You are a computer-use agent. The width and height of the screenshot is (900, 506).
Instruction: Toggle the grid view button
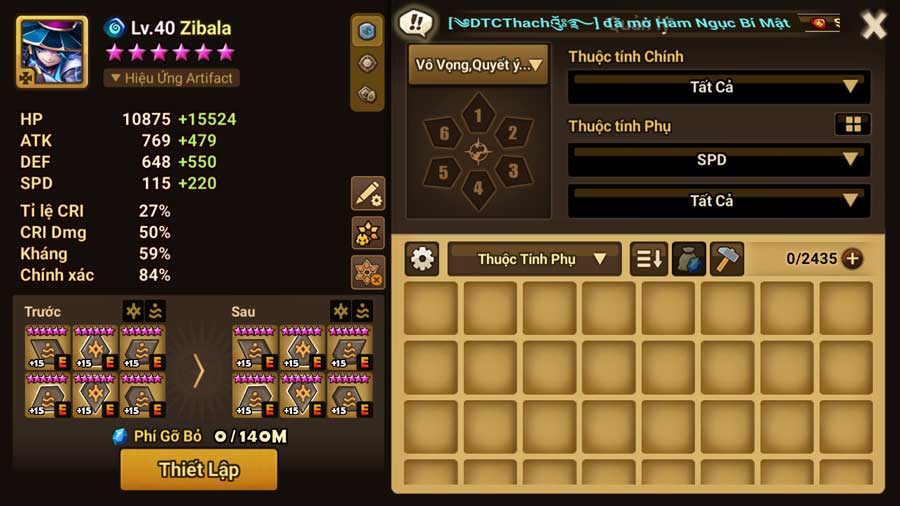852,125
